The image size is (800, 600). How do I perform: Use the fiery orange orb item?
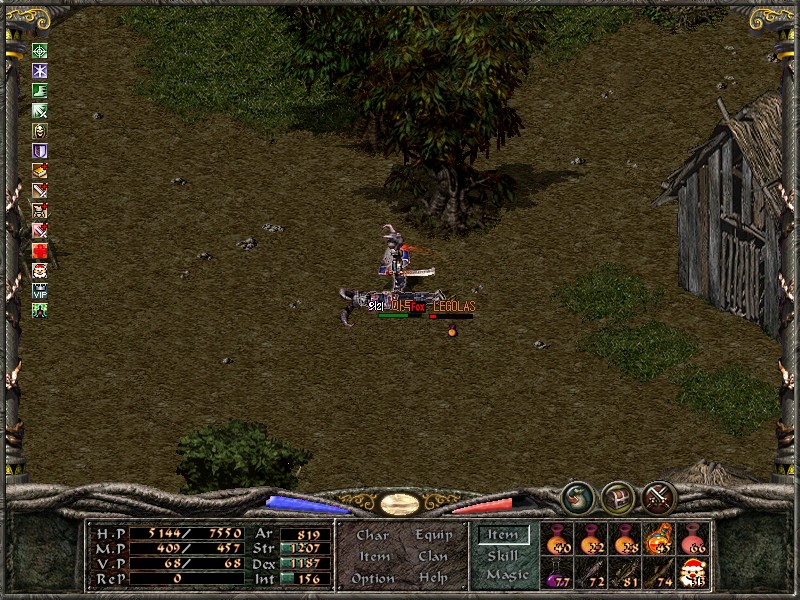pos(659,539)
